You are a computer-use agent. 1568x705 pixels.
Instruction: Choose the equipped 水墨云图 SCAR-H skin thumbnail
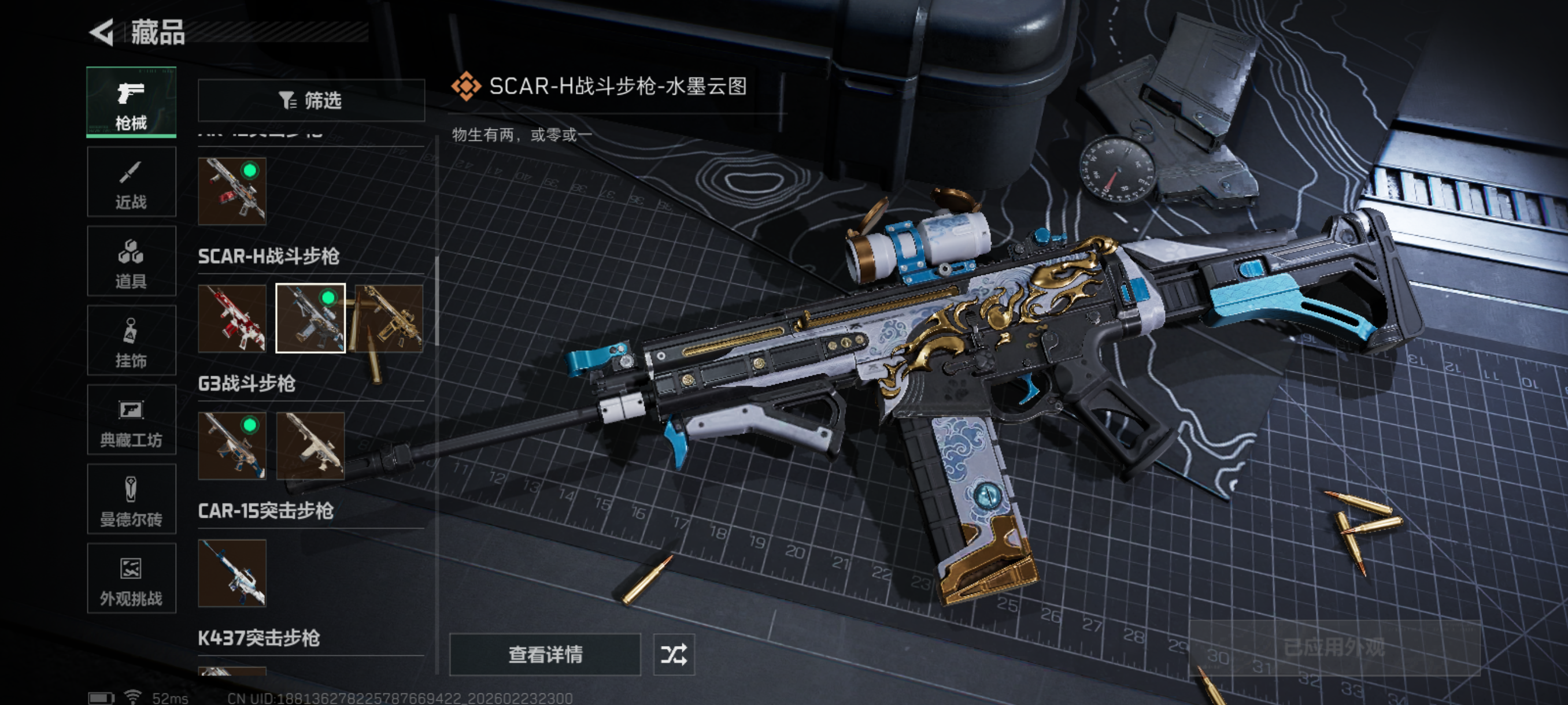tap(310, 318)
